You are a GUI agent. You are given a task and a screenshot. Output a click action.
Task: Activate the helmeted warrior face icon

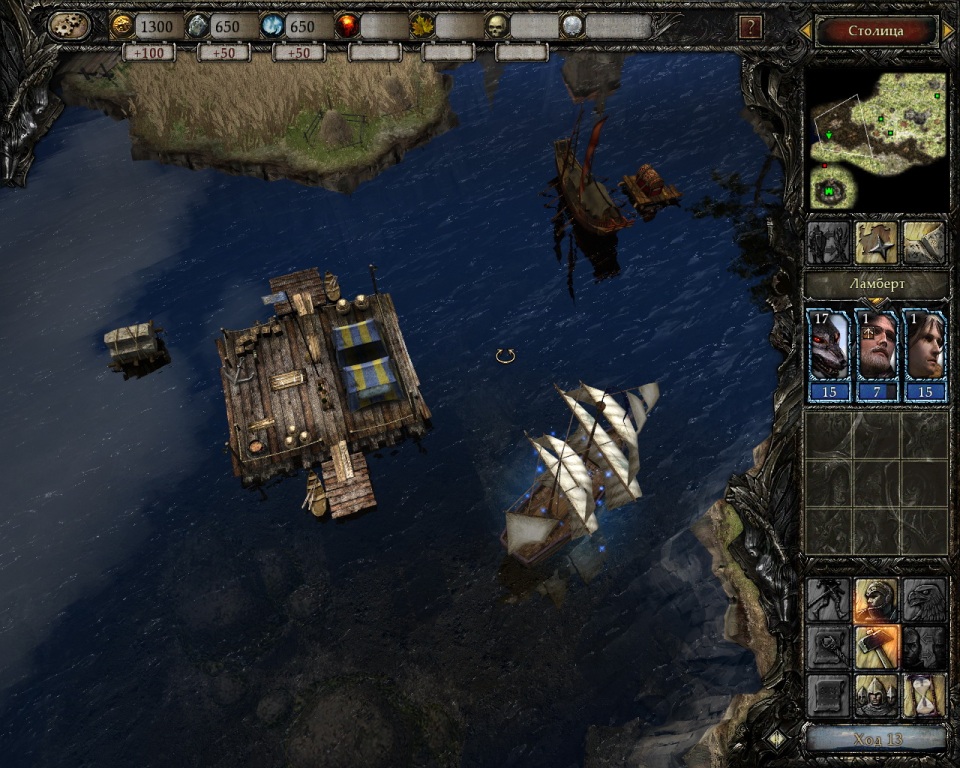pos(876,600)
